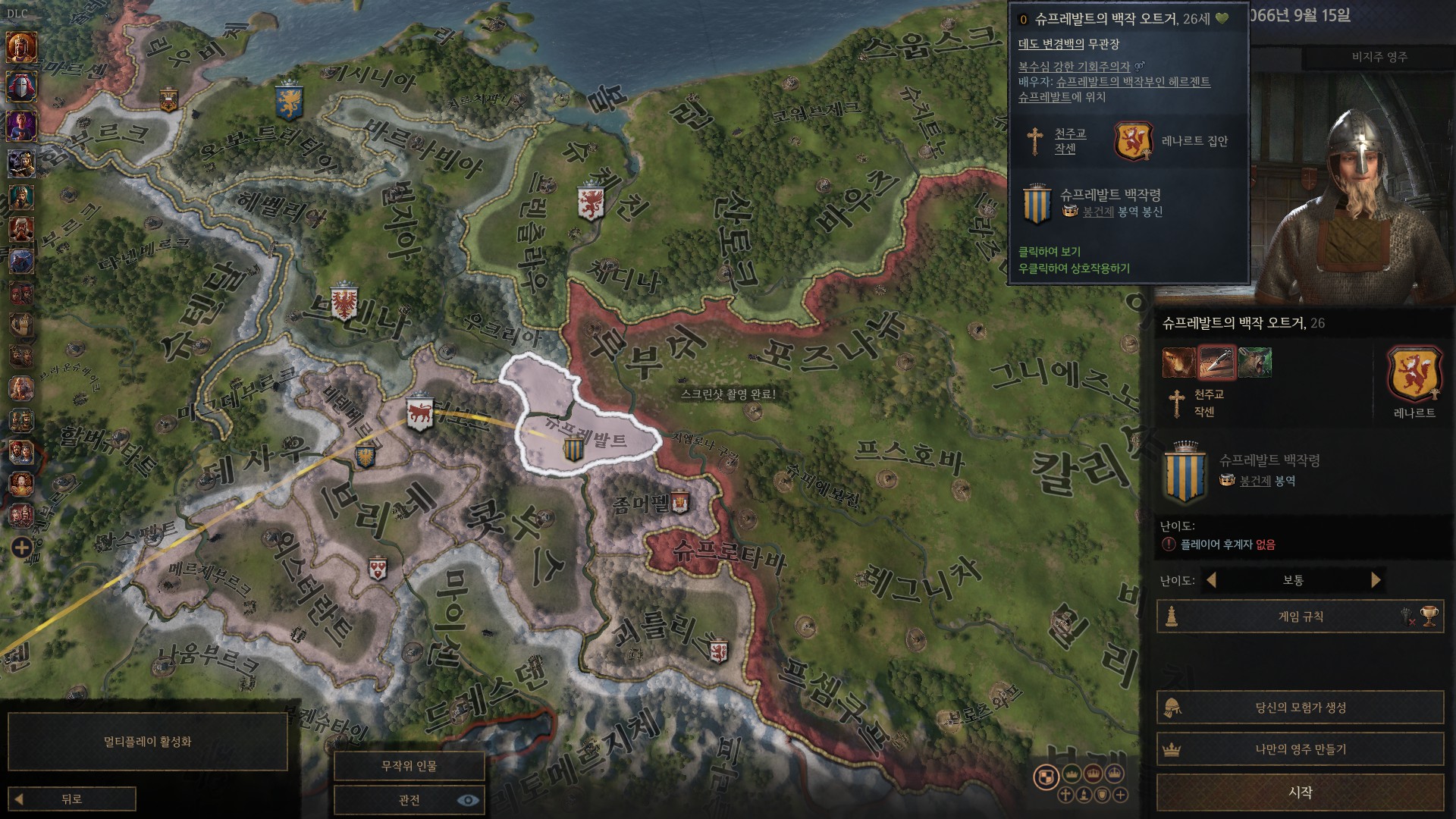Open 당신의 모험가 생성 adventurer creator
This screenshot has height=819, width=1456.
[1300, 708]
